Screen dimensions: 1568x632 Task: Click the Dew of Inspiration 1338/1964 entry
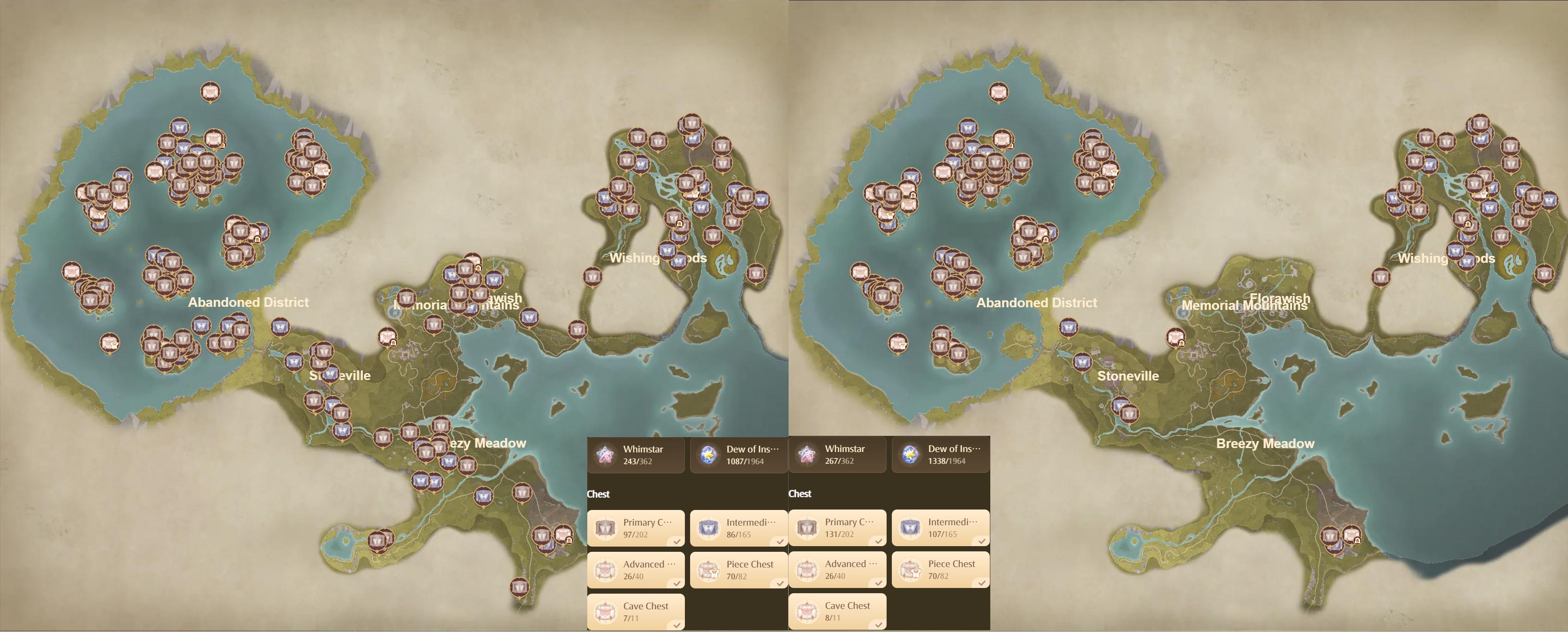941,454
